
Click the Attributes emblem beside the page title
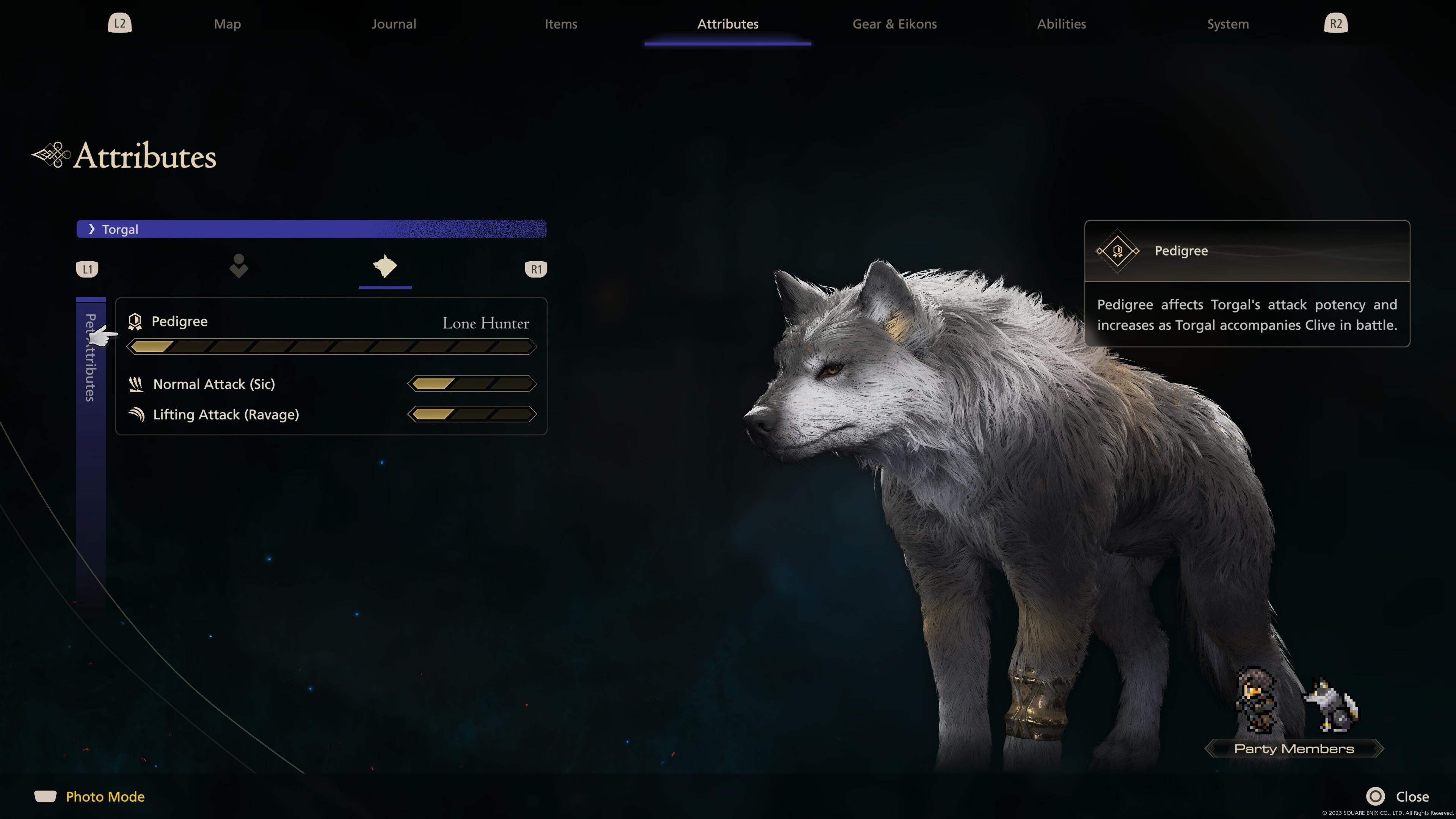pos(51,155)
